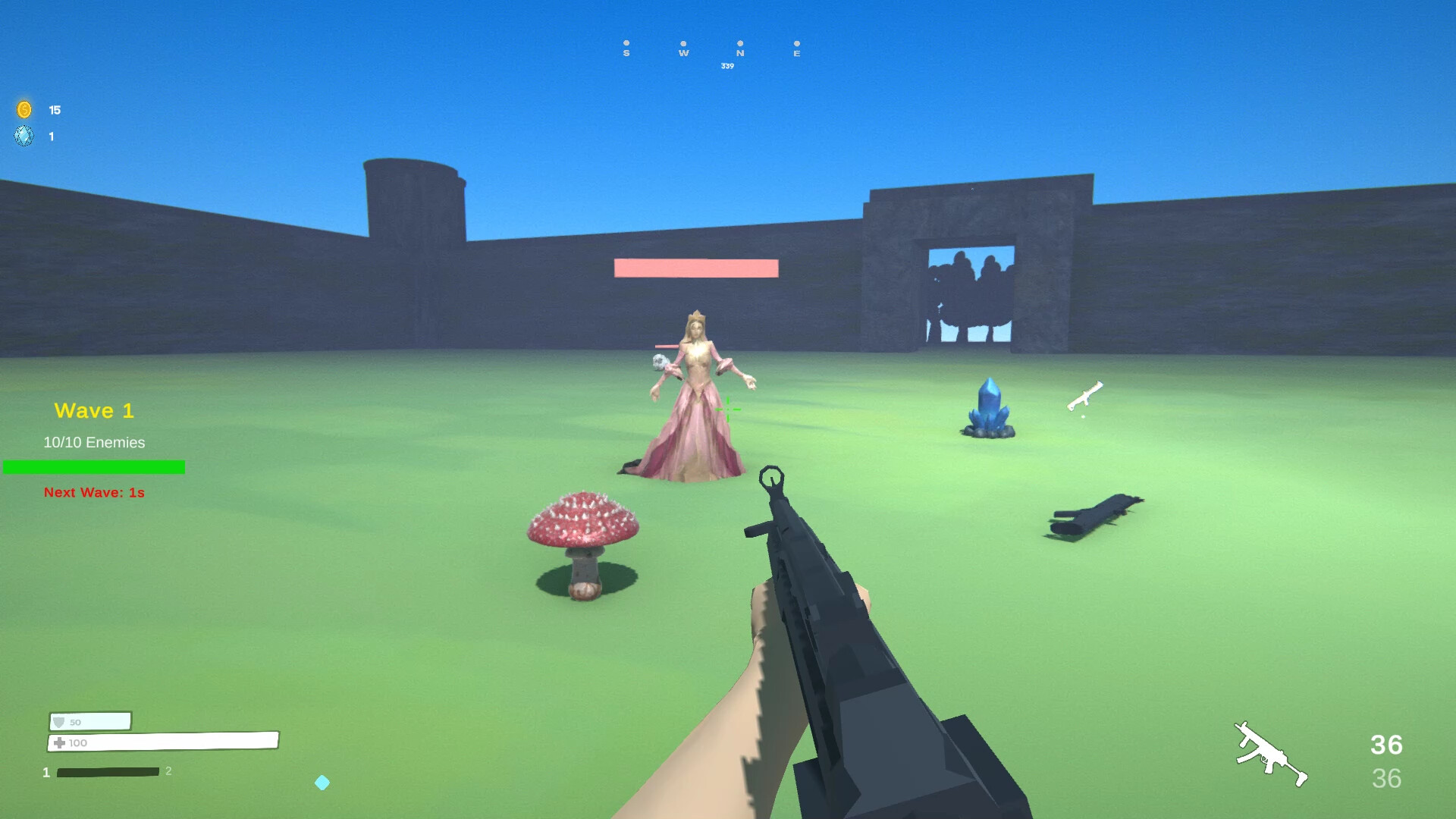Click the E marker on the compass
Image resolution: width=1456 pixels, height=819 pixels.
click(x=797, y=53)
